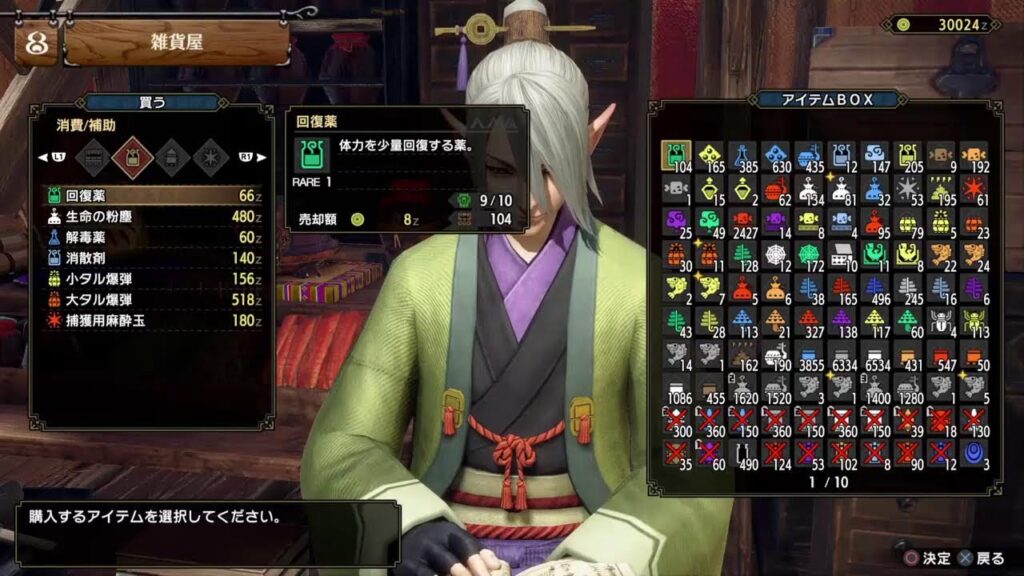The height and width of the screenshot is (576, 1024).
Task: Choose 捕獲用麻酔玉 at 180z
Action: pyautogui.click(x=150, y=320)
